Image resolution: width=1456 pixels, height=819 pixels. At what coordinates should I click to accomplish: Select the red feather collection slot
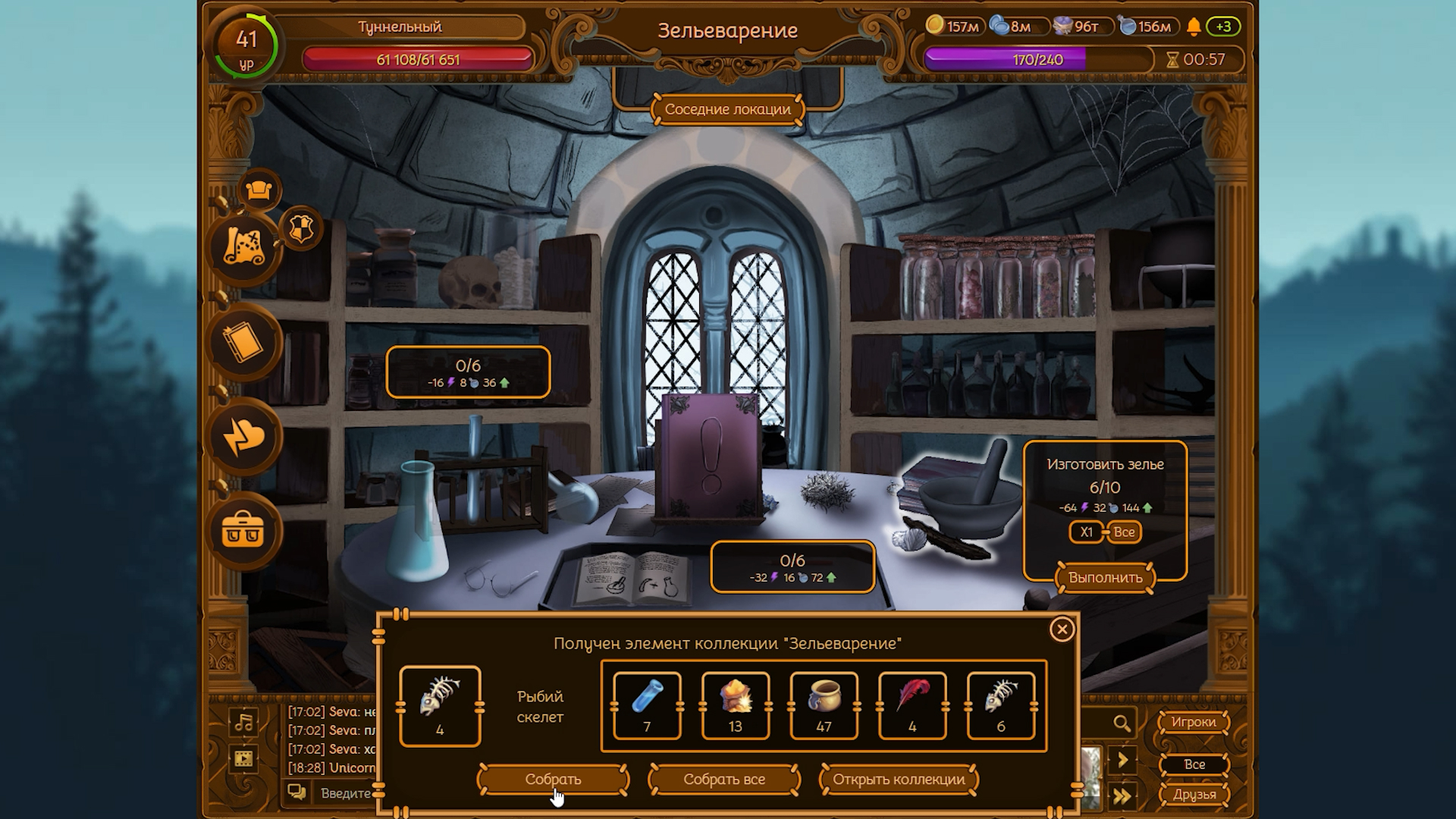[x=912, y=705]
